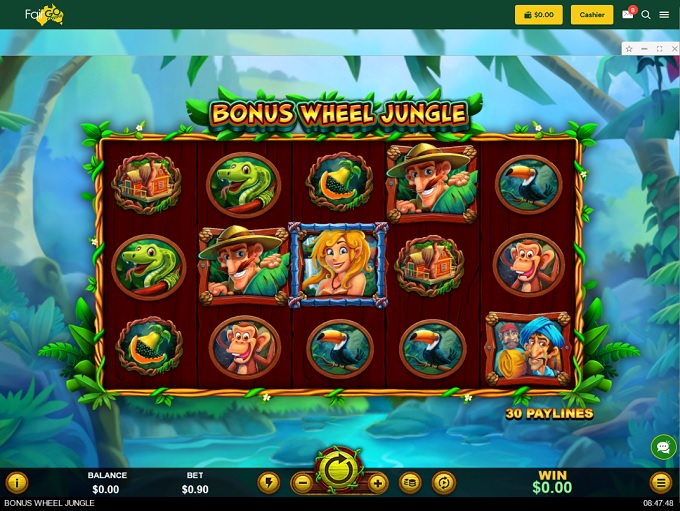Open the green live chat bubble

click(x=662, y=446)
